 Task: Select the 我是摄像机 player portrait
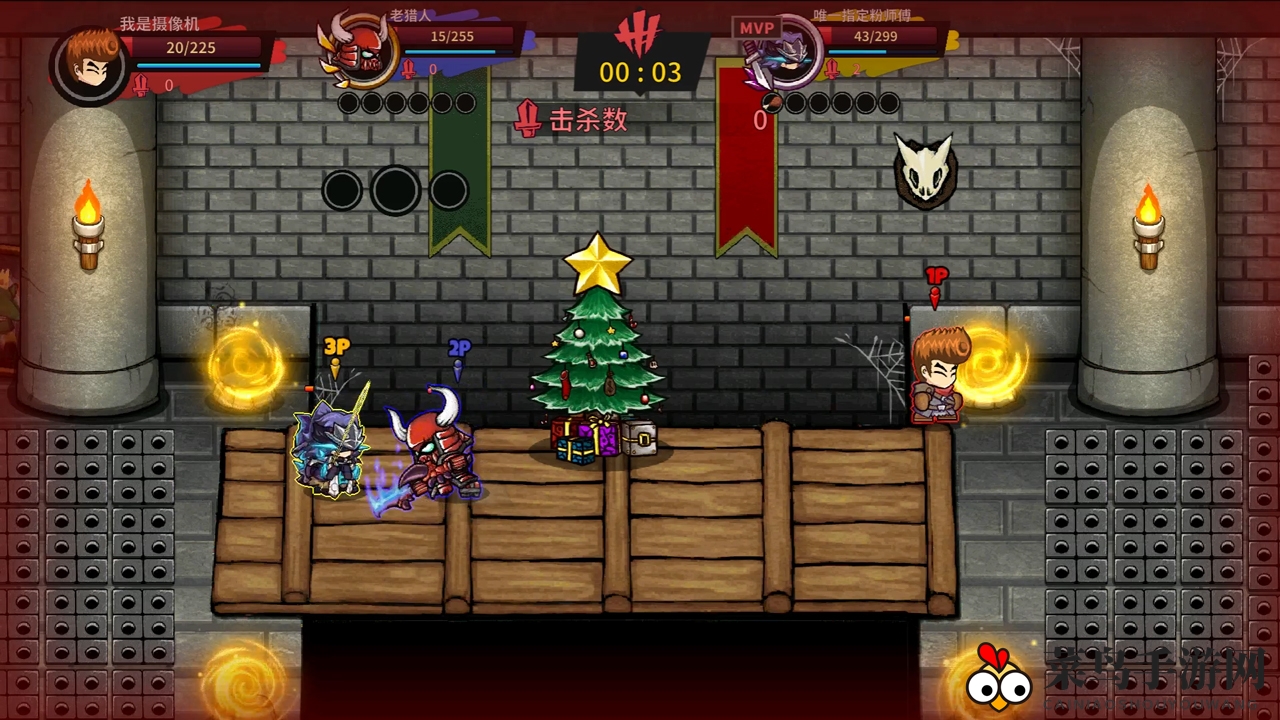[x=89, y=65]
